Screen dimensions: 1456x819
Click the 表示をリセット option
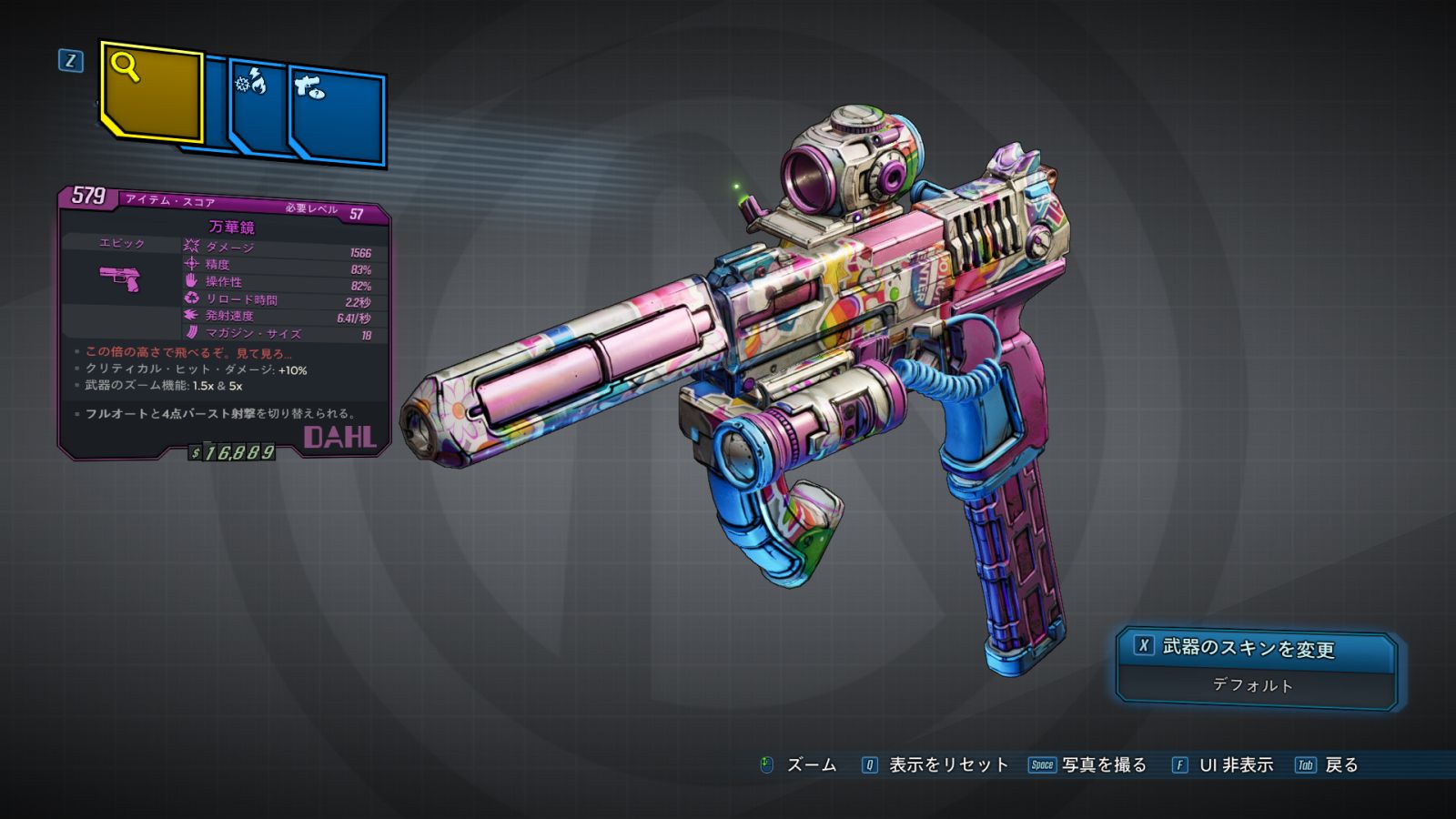[x=947, y=765]
